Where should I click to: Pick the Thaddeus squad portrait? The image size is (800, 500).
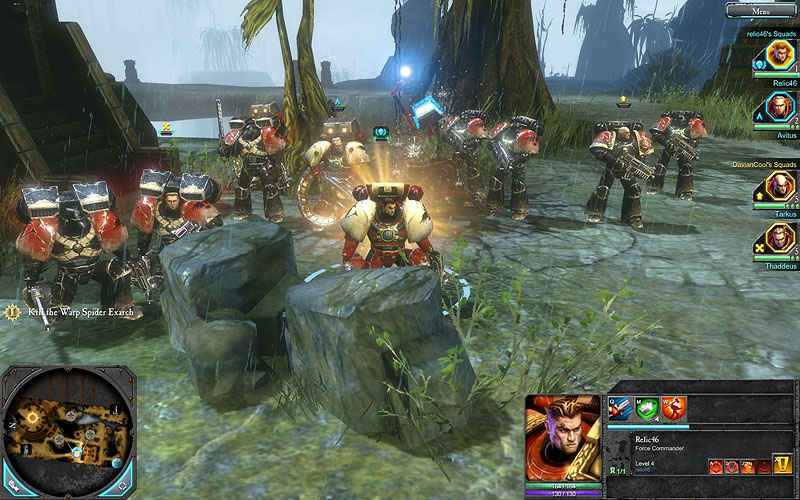click(779, 240)
